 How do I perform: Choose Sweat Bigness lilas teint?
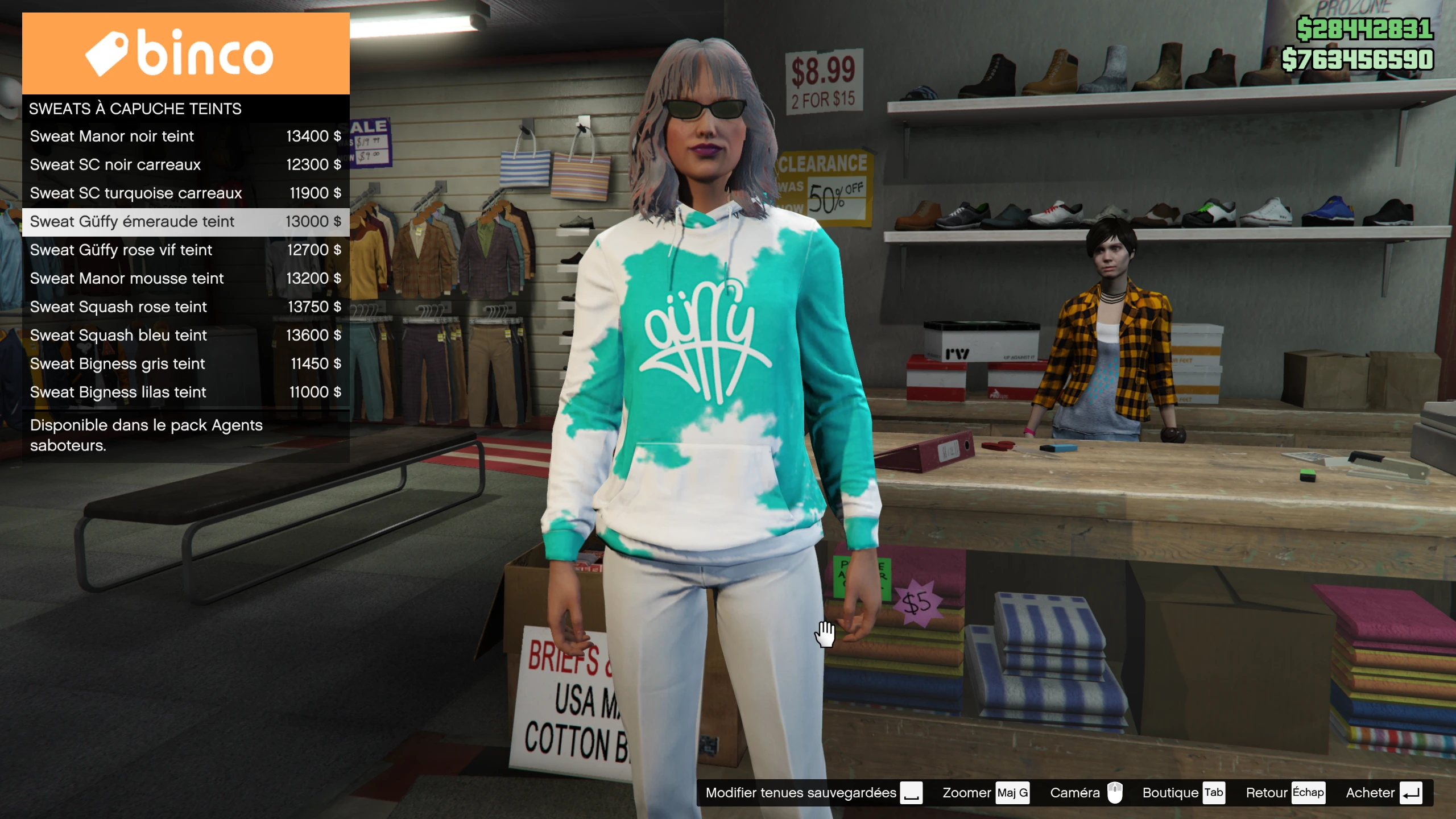(x=185, y=392)
